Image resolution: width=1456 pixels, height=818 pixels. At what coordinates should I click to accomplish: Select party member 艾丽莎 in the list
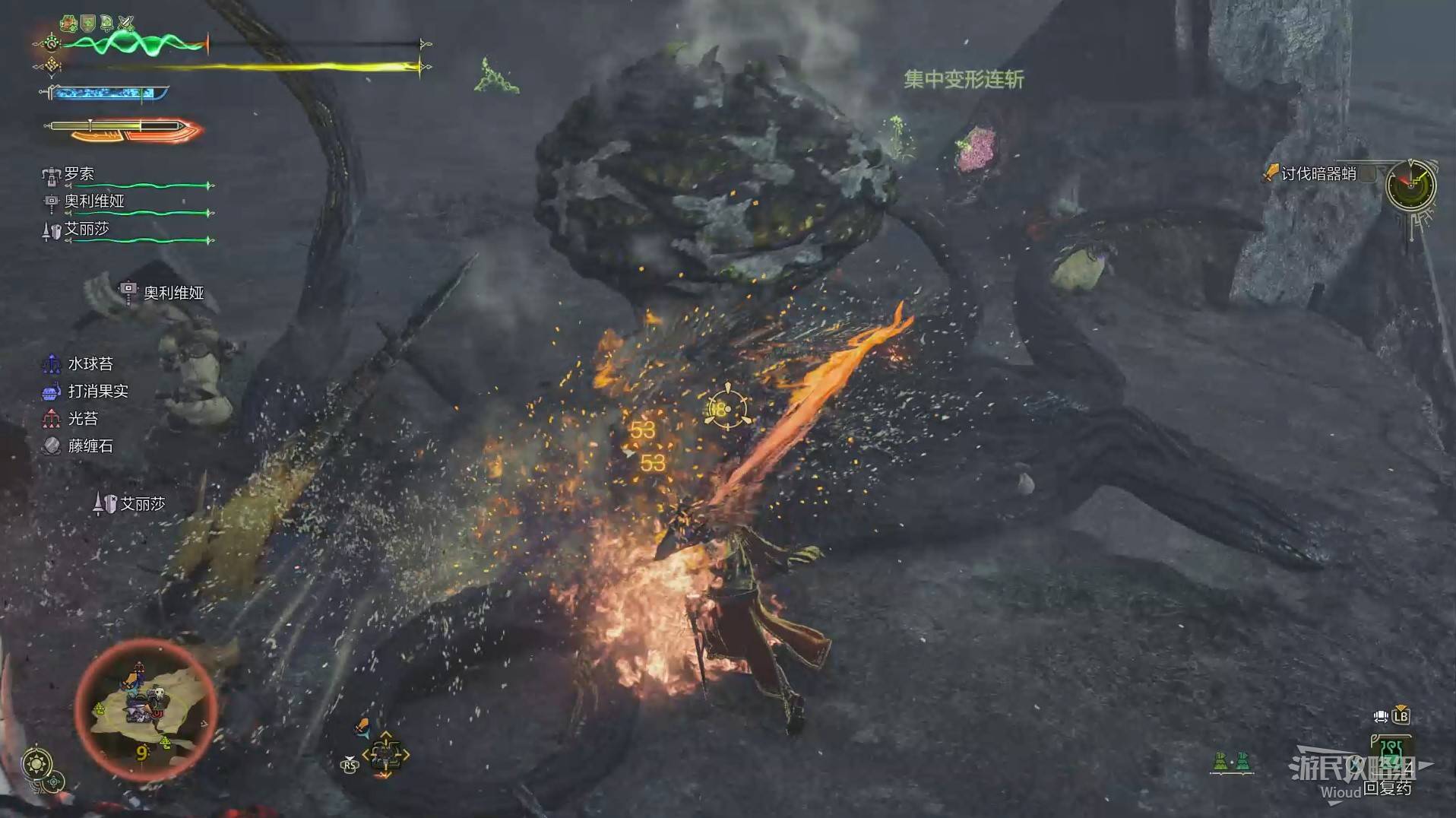point(86,229)
